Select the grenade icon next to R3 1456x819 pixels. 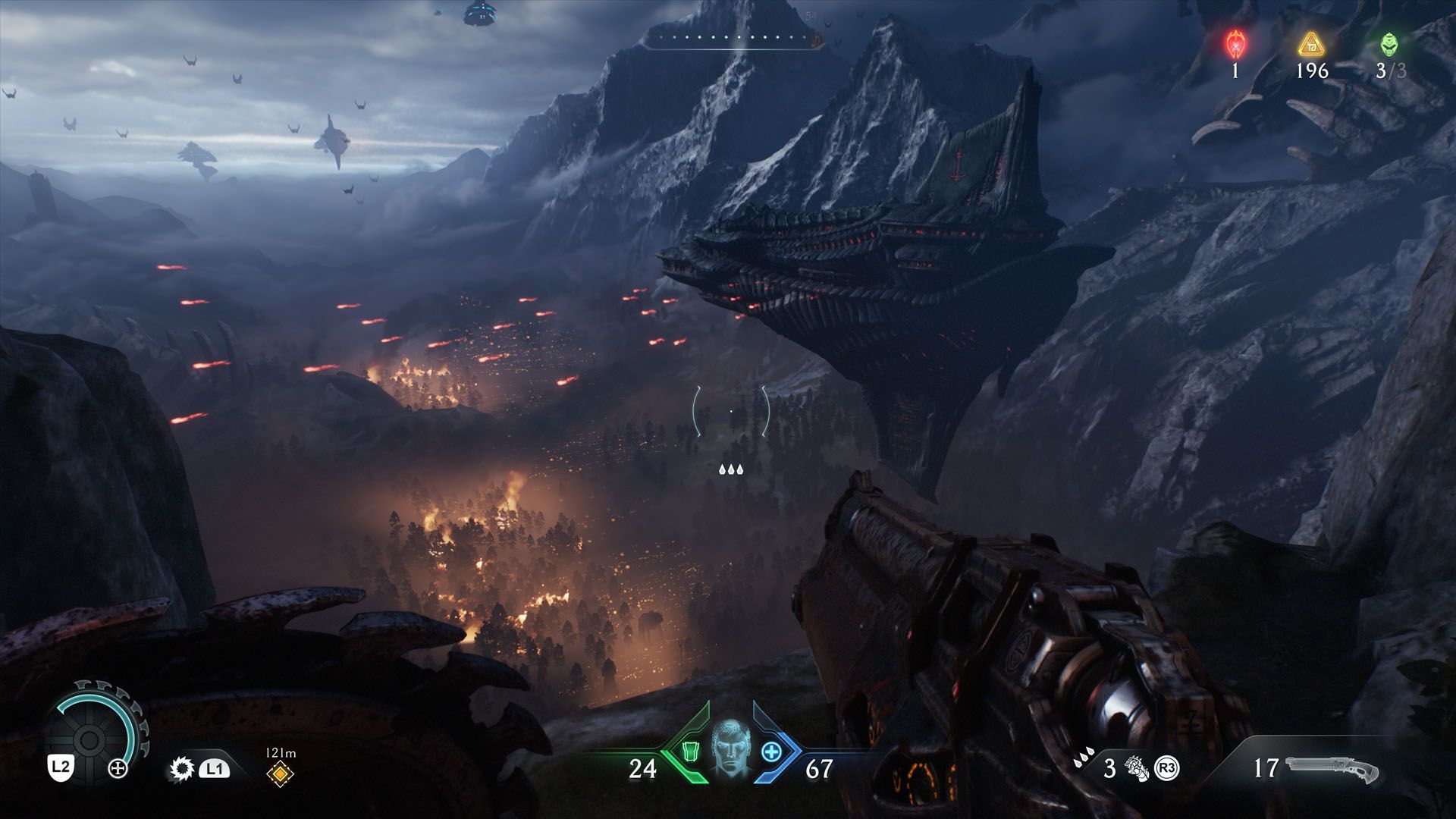tap(1136, 768)
